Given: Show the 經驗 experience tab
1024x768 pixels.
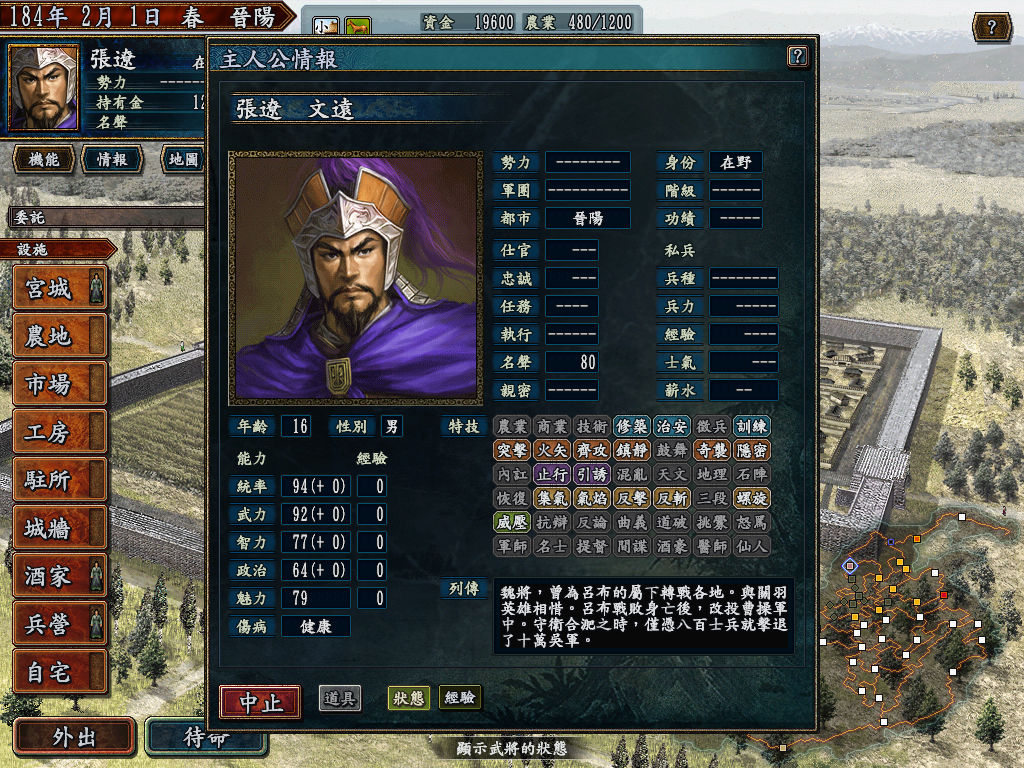Looking at the screenshot, I should click(x=459, y=698).
